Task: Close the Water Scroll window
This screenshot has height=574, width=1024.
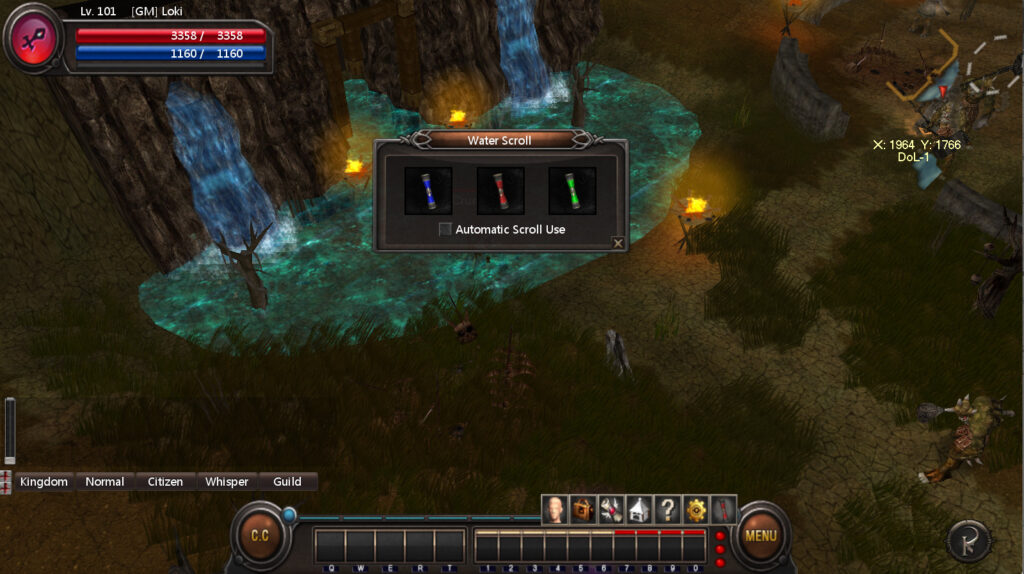Action: (618, 243)
